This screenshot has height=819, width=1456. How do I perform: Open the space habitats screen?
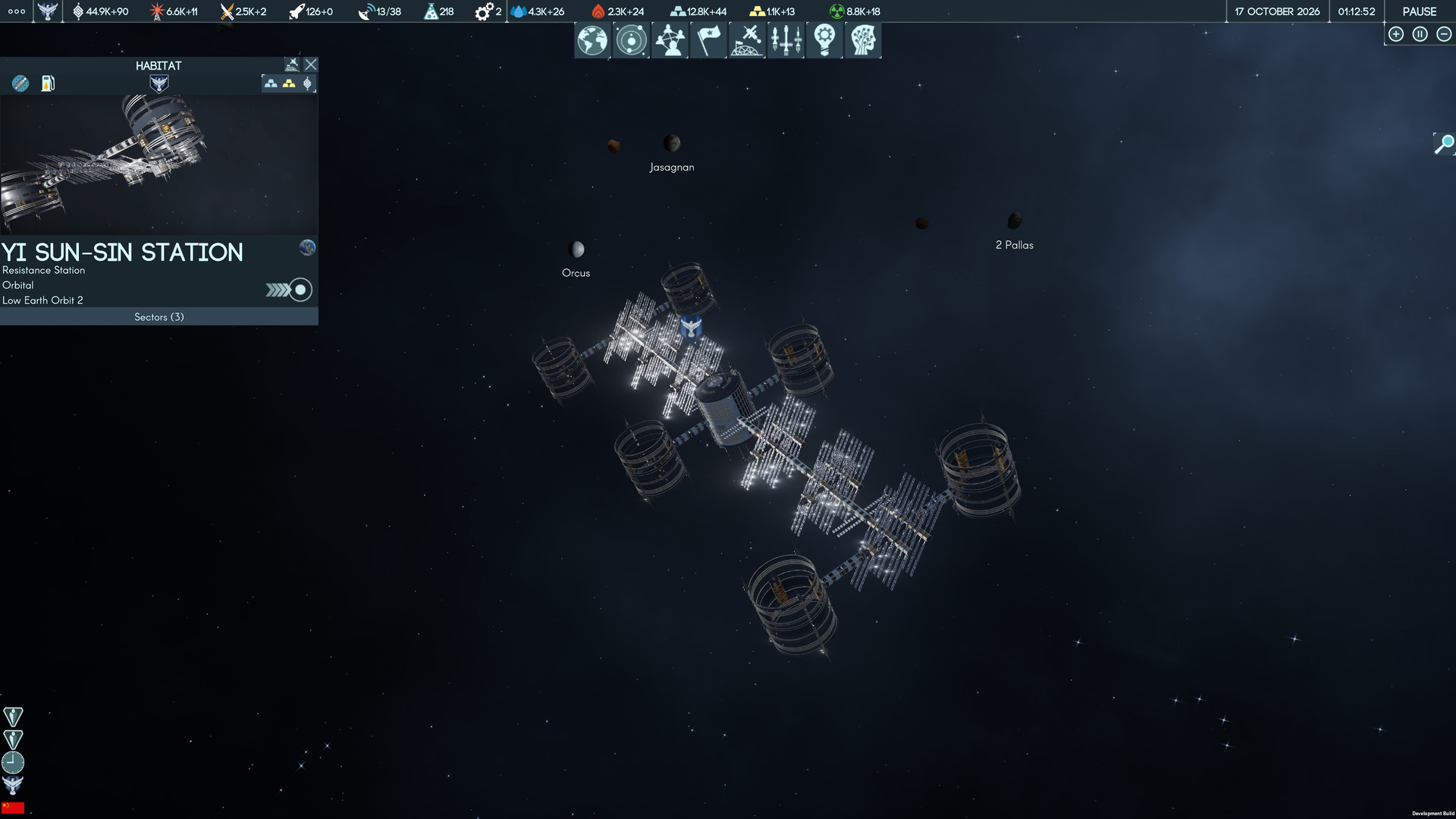tap(747, 40)
